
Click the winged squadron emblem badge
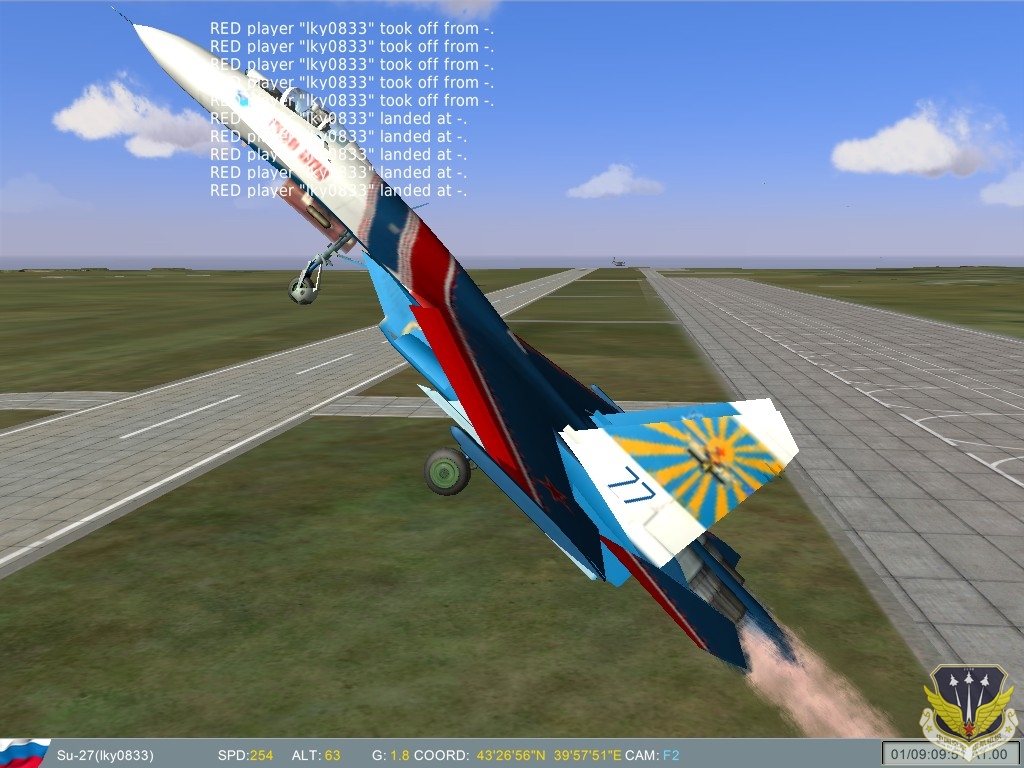(x=968, y=710)
